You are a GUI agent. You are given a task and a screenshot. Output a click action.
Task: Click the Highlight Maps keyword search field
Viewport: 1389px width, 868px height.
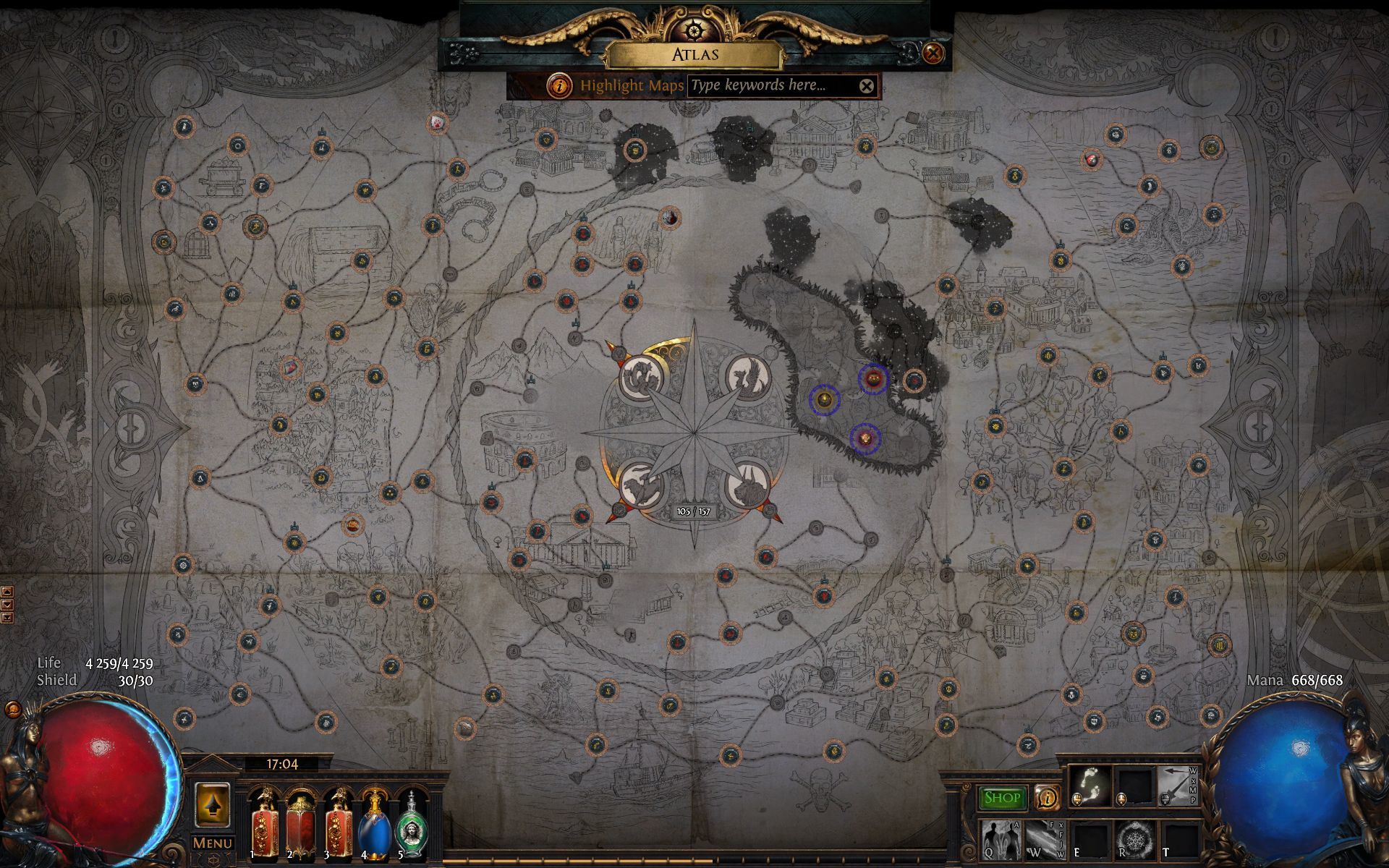(x=770, y=86)
